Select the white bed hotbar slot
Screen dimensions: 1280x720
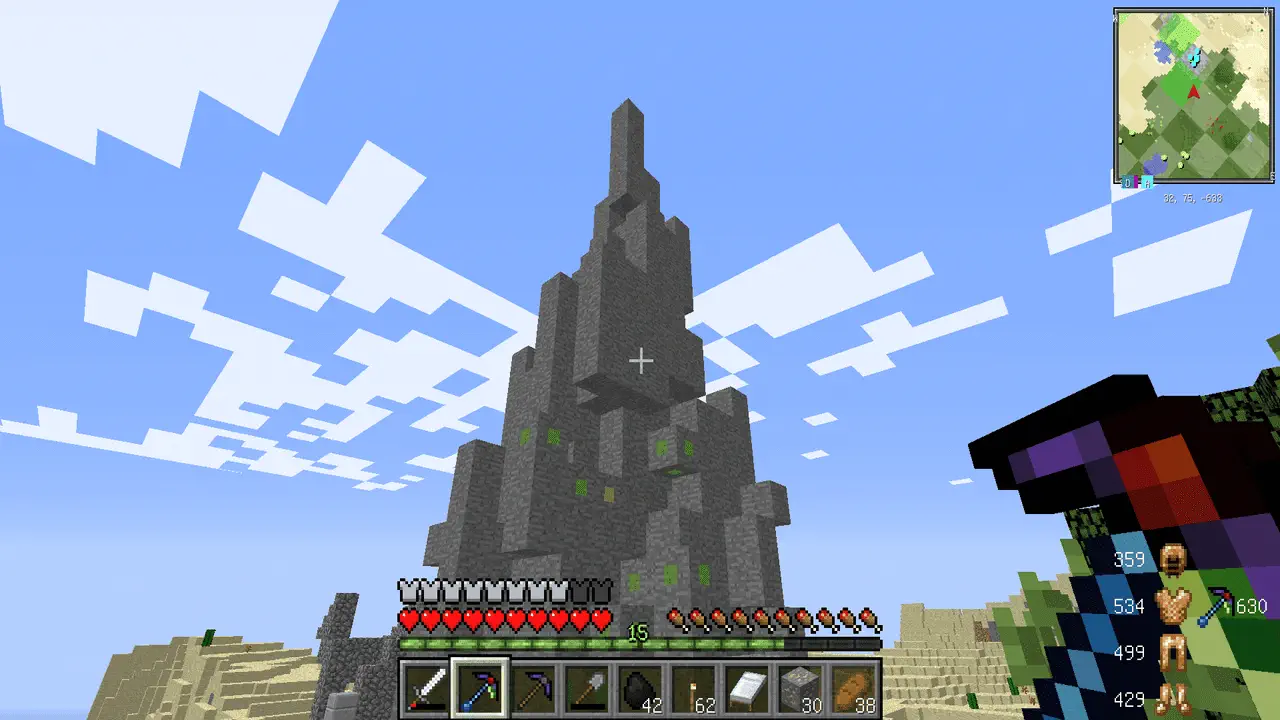coord(747,688)
